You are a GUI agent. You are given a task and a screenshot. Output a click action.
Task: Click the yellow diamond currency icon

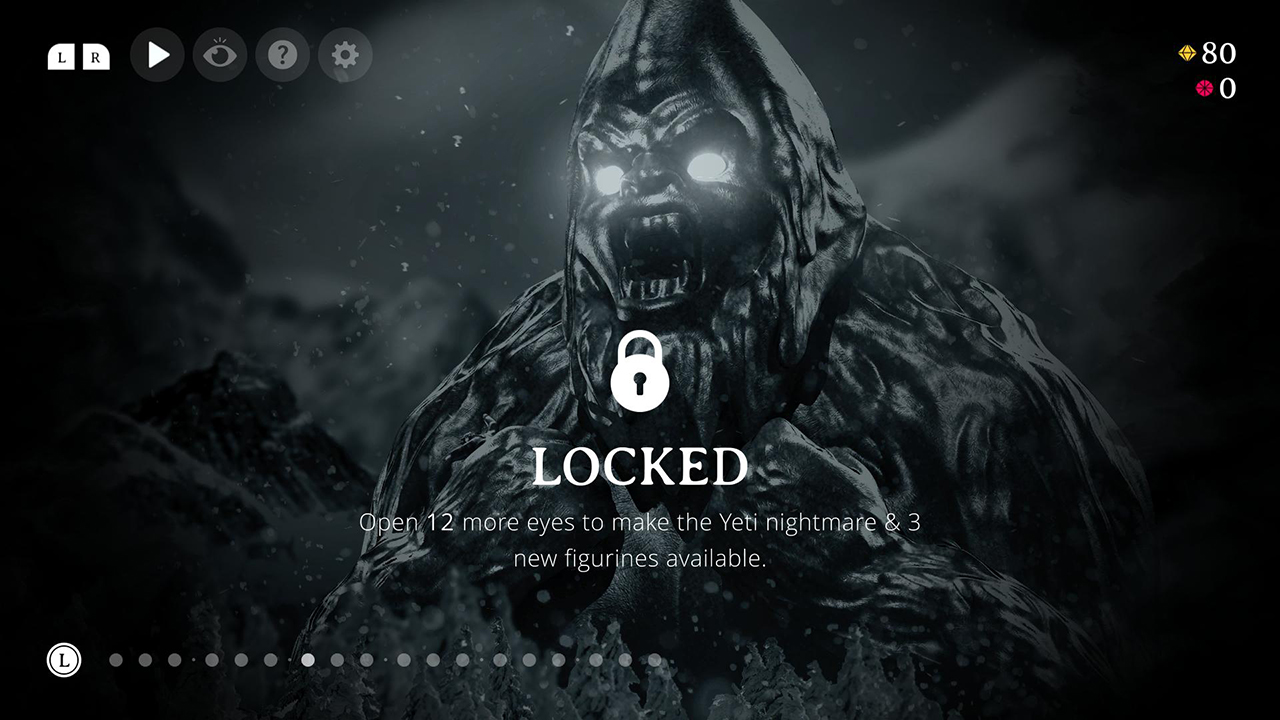pos(1186,53)
